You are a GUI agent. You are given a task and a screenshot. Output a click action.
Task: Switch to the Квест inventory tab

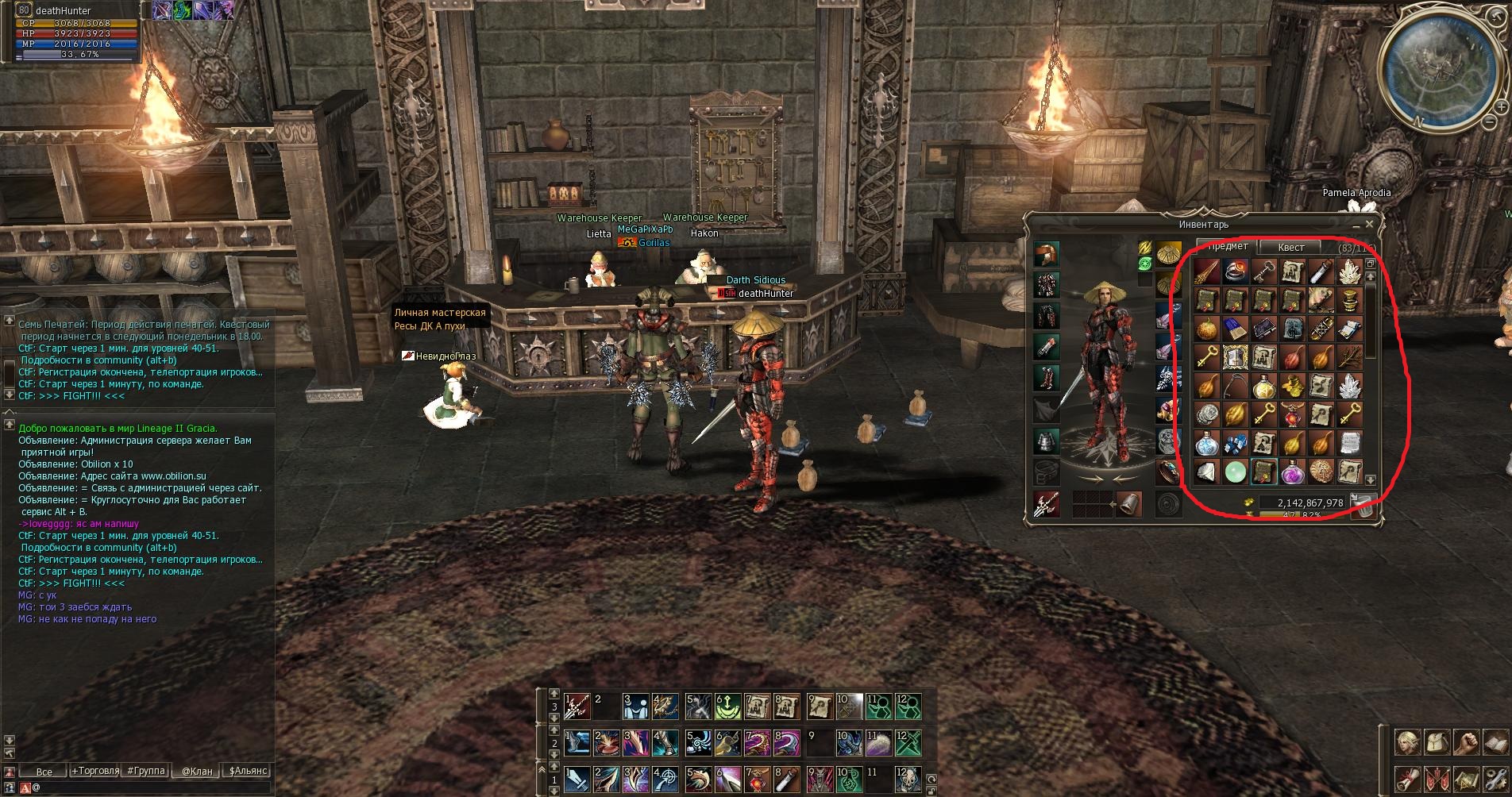(1290, 248)
